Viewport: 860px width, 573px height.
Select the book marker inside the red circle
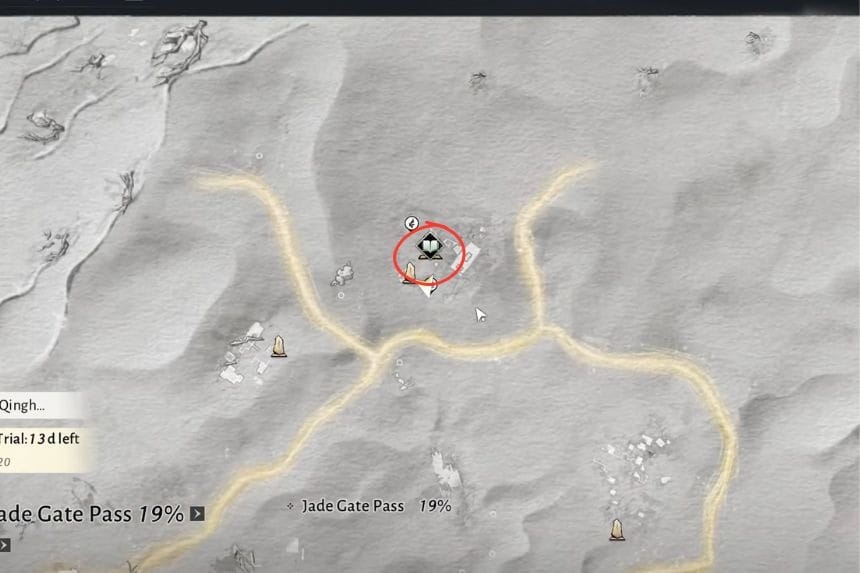(428, 245)
